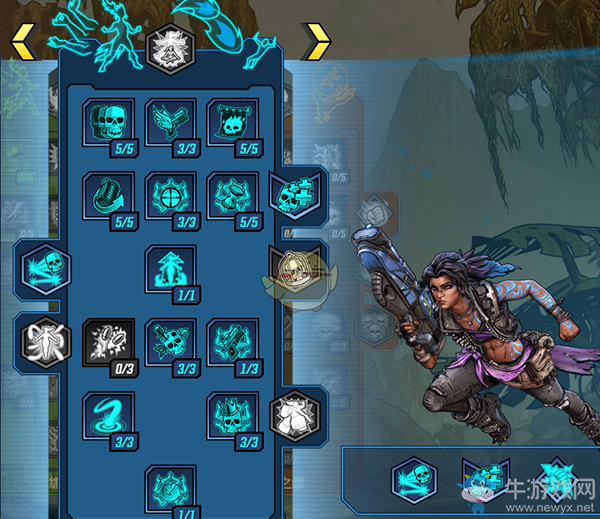Select the triple skulls skill

(x=103, y=123)
